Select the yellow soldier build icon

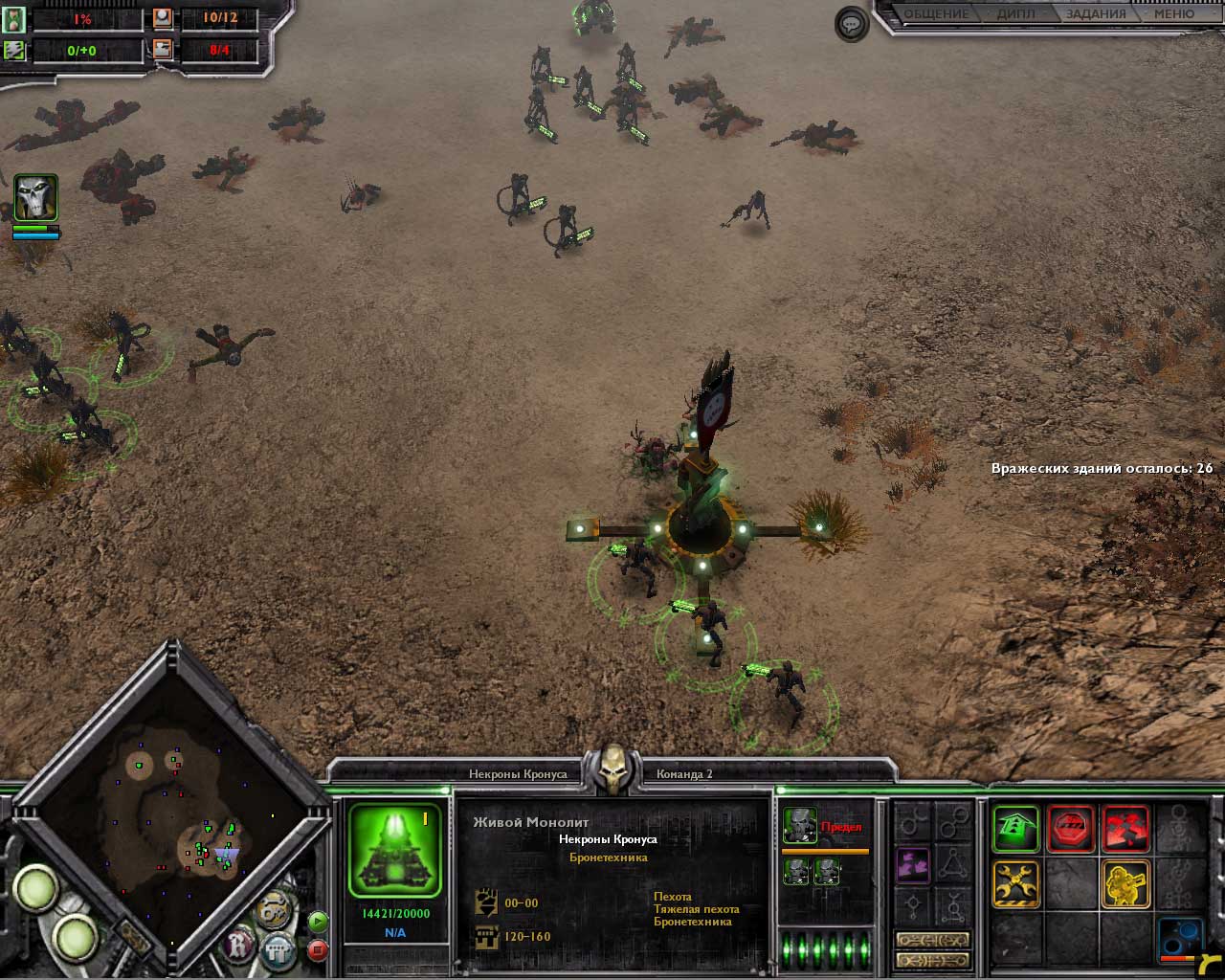click(1125, 883)
